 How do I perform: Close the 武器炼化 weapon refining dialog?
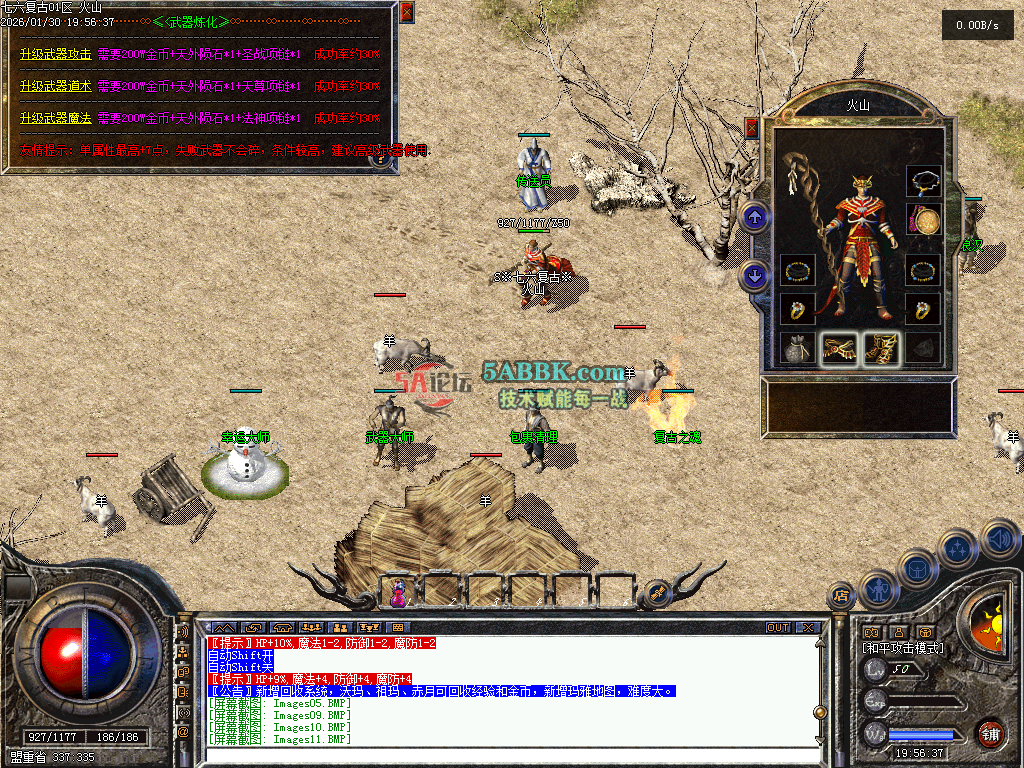point(406,12)
